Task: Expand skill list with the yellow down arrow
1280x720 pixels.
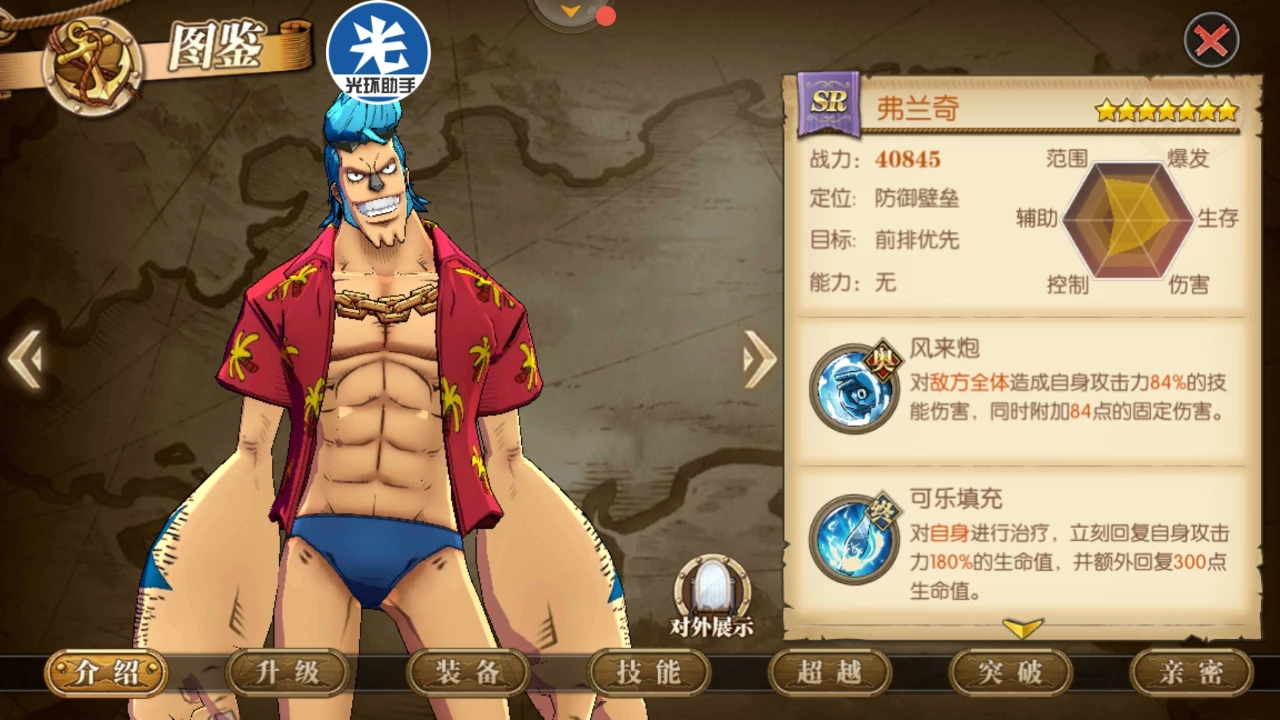Action: 1022,628
